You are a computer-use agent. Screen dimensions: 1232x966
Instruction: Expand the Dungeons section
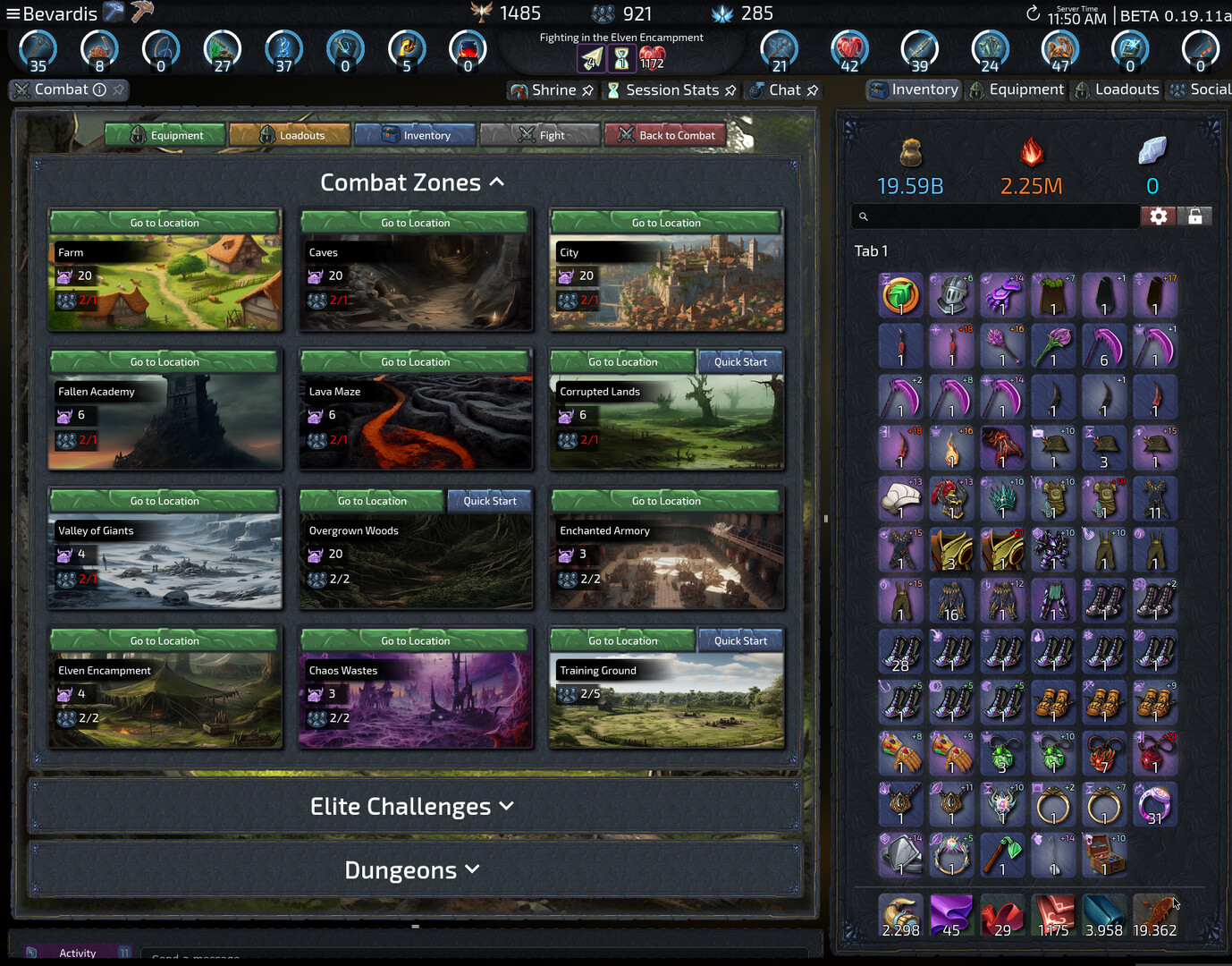tap(472, 869)
